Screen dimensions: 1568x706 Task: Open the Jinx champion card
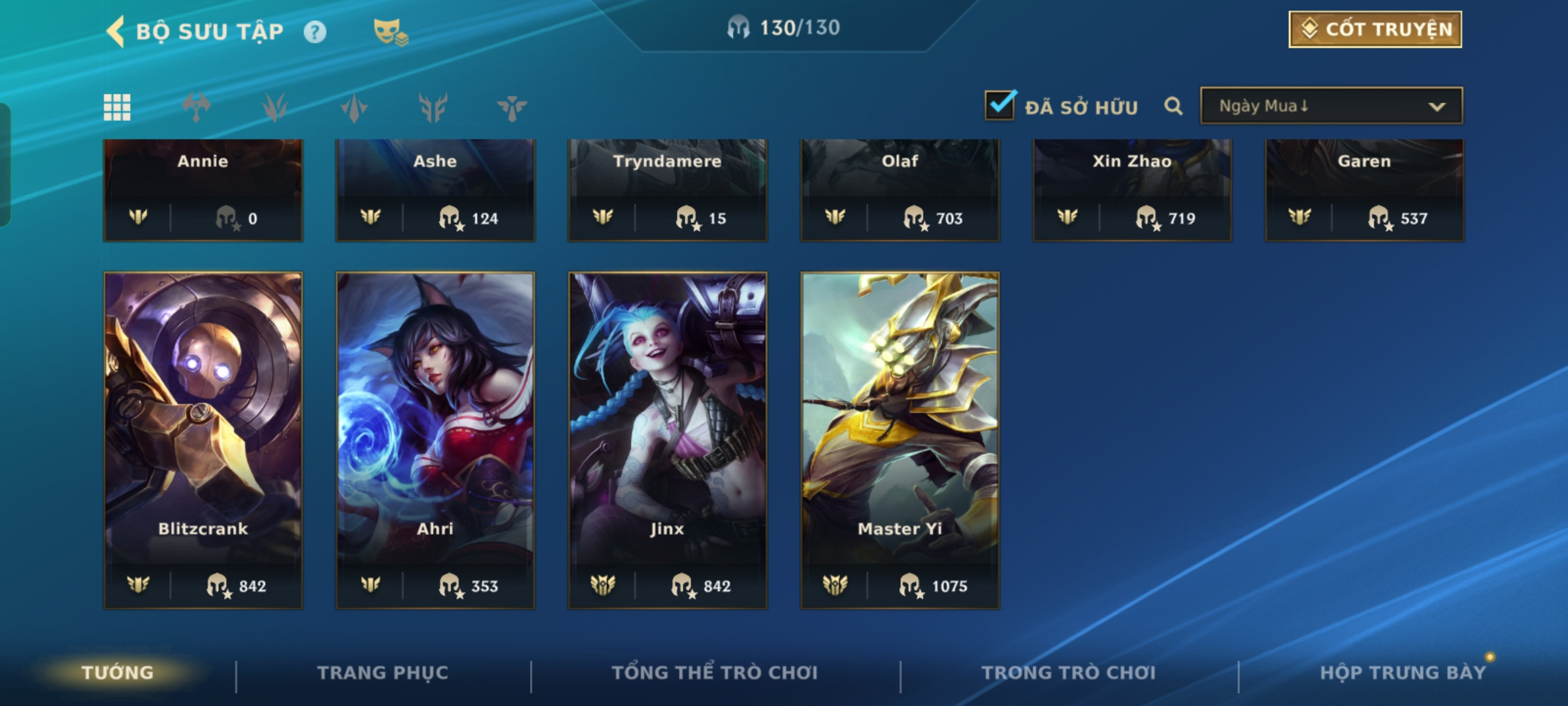point(668,440)
